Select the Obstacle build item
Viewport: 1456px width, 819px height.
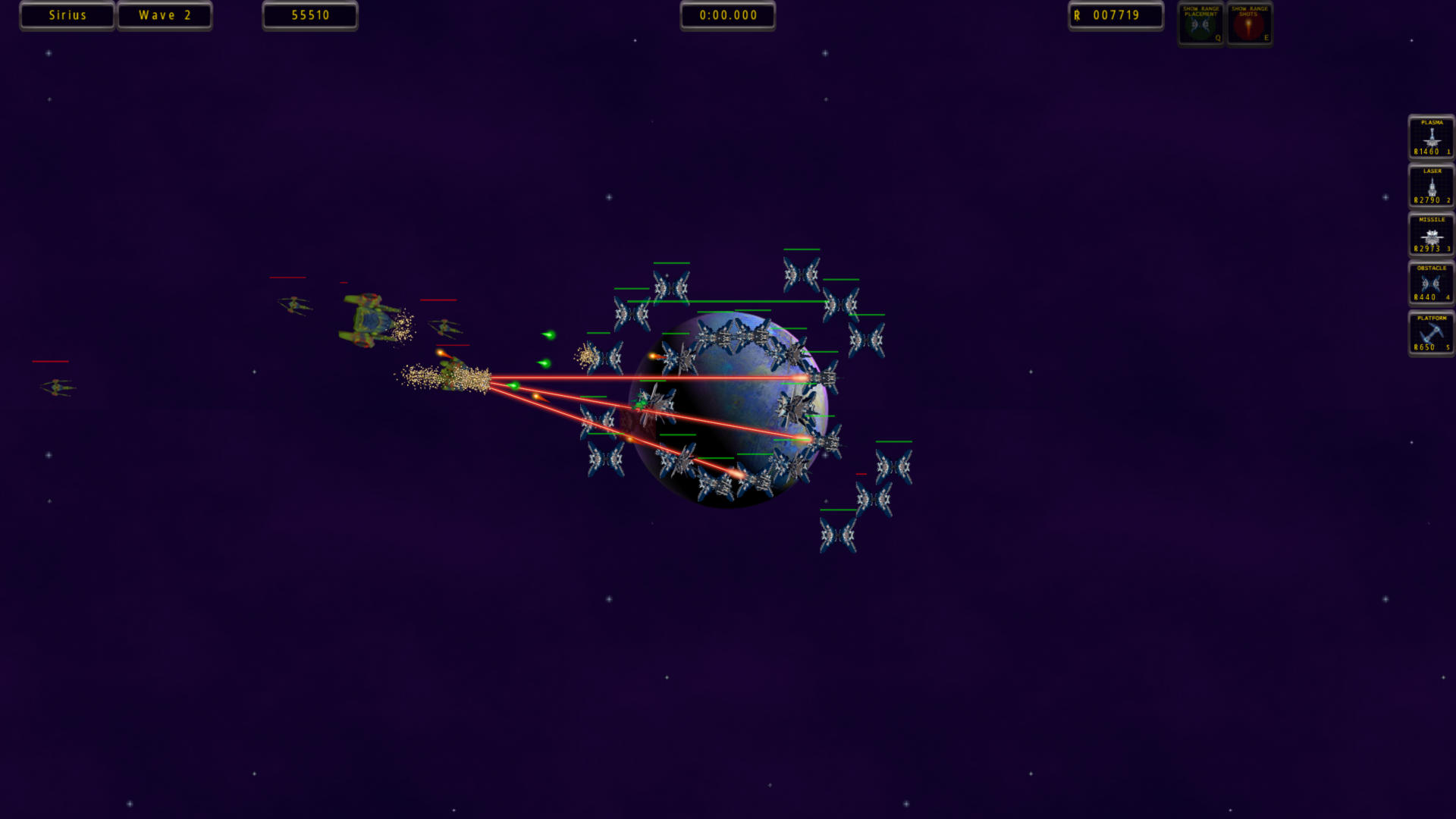(1431, 283)
